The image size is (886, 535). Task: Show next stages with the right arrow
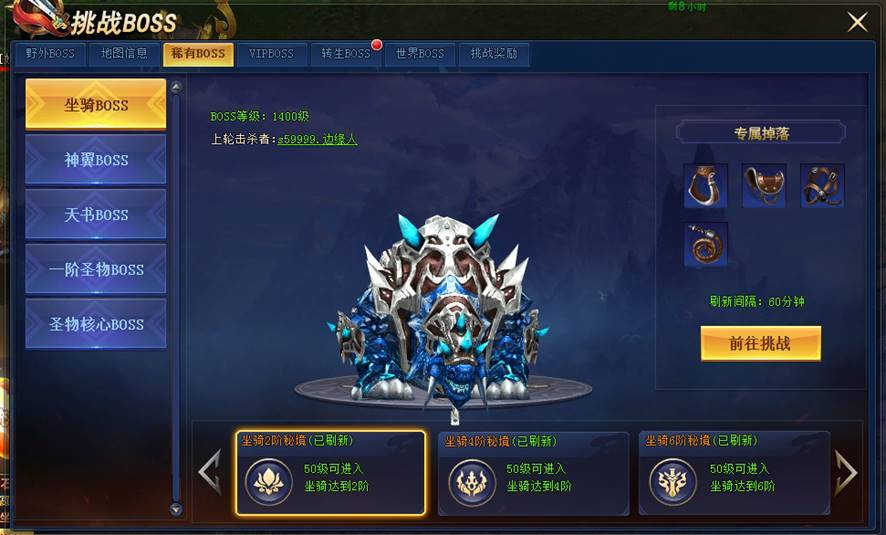(x=846, y=472)
